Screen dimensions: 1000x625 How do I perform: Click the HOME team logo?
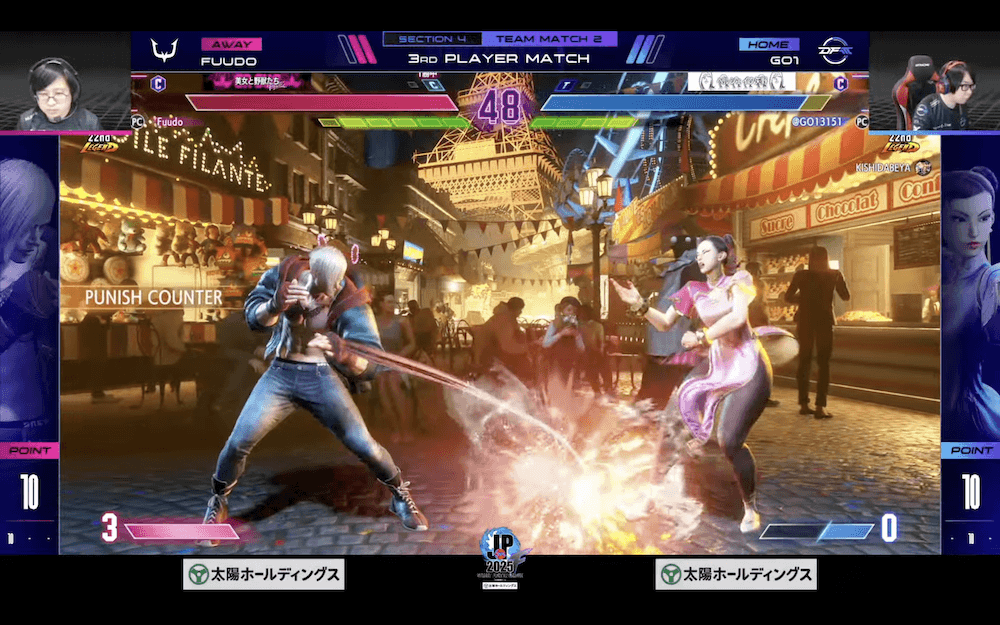pos(833,51)
